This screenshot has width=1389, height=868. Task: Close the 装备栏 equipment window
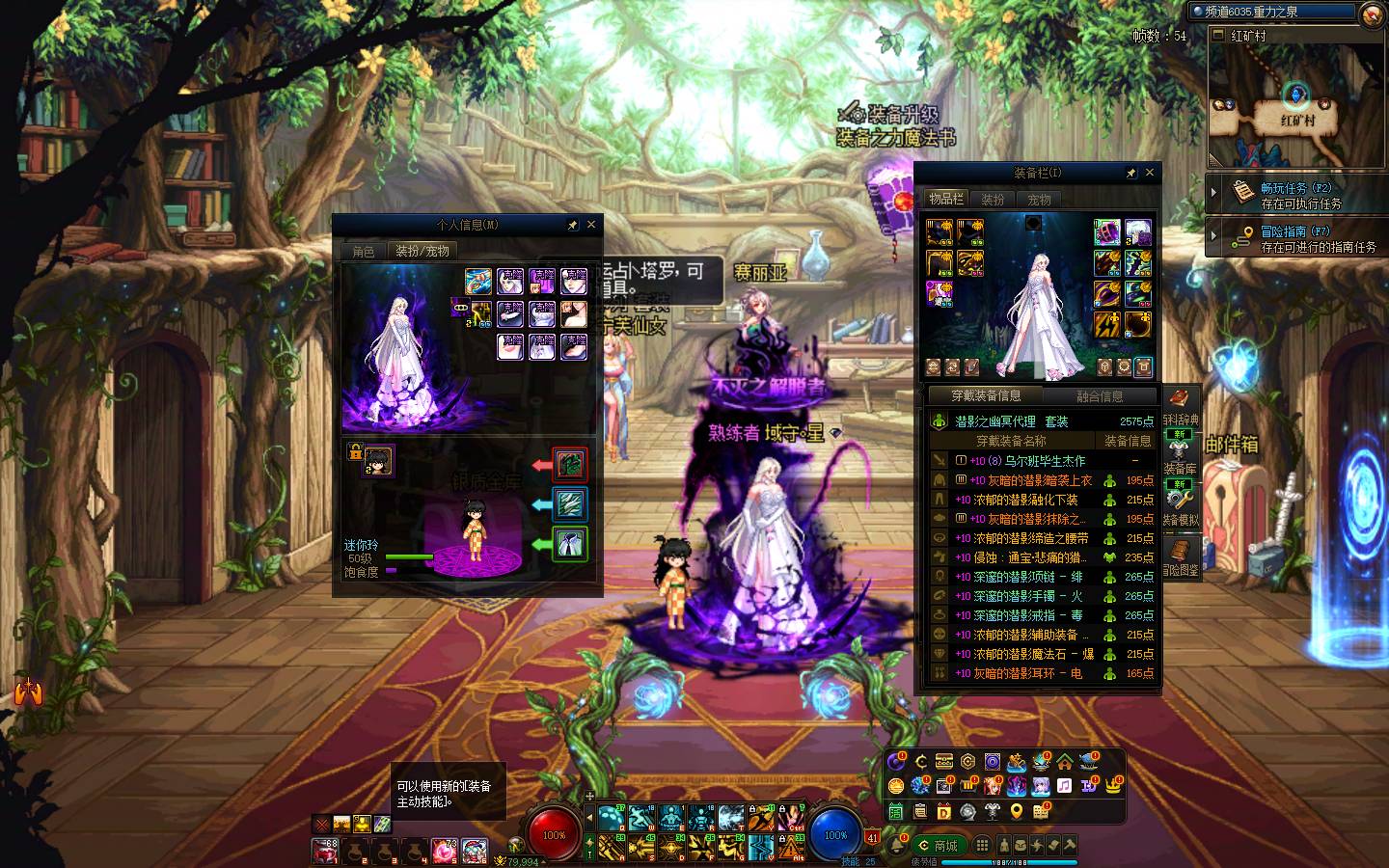pyautogui.click(x=1149, y=174)
